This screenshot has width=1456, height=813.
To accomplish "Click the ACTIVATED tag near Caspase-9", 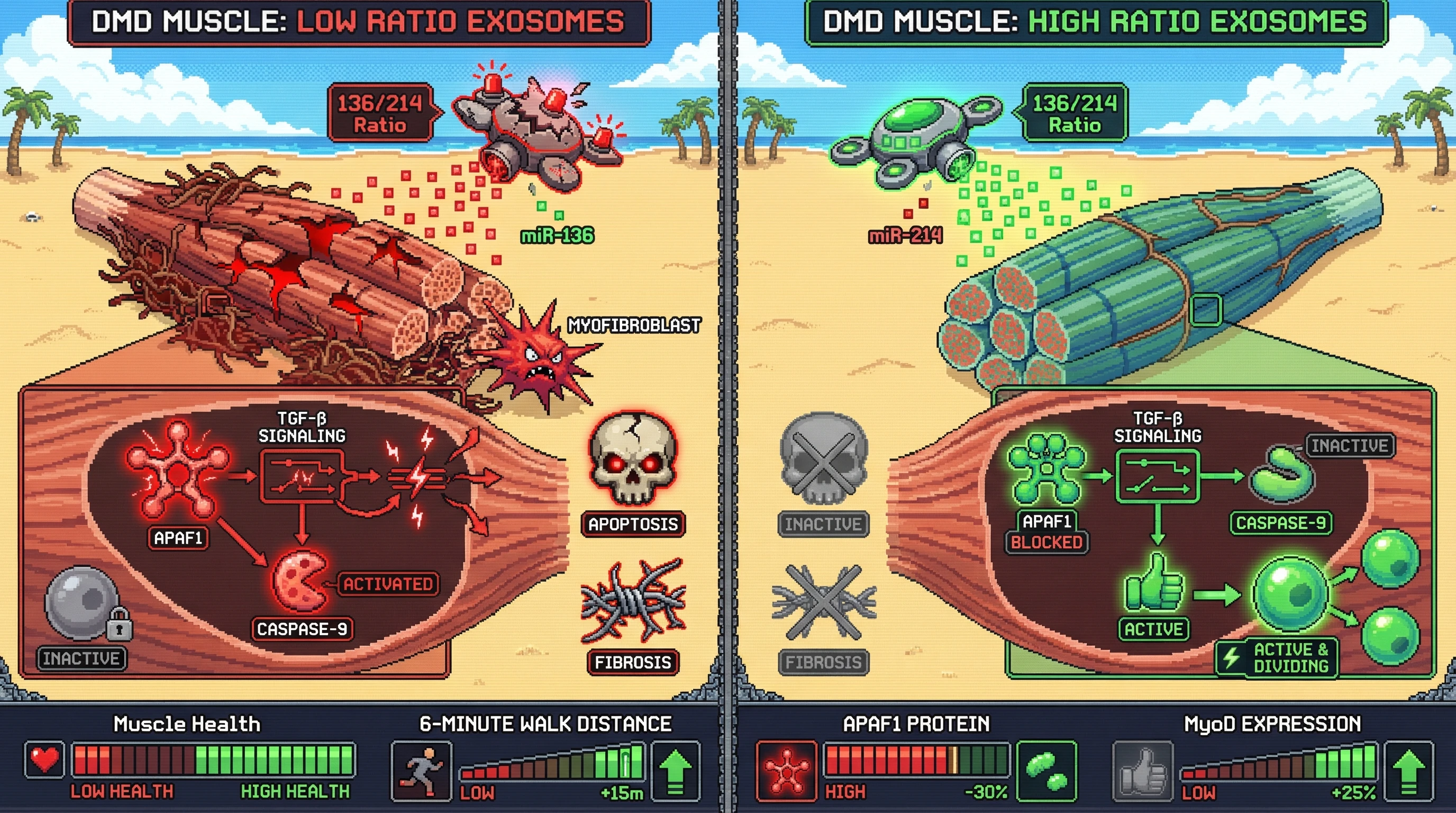I will (388, 584).
